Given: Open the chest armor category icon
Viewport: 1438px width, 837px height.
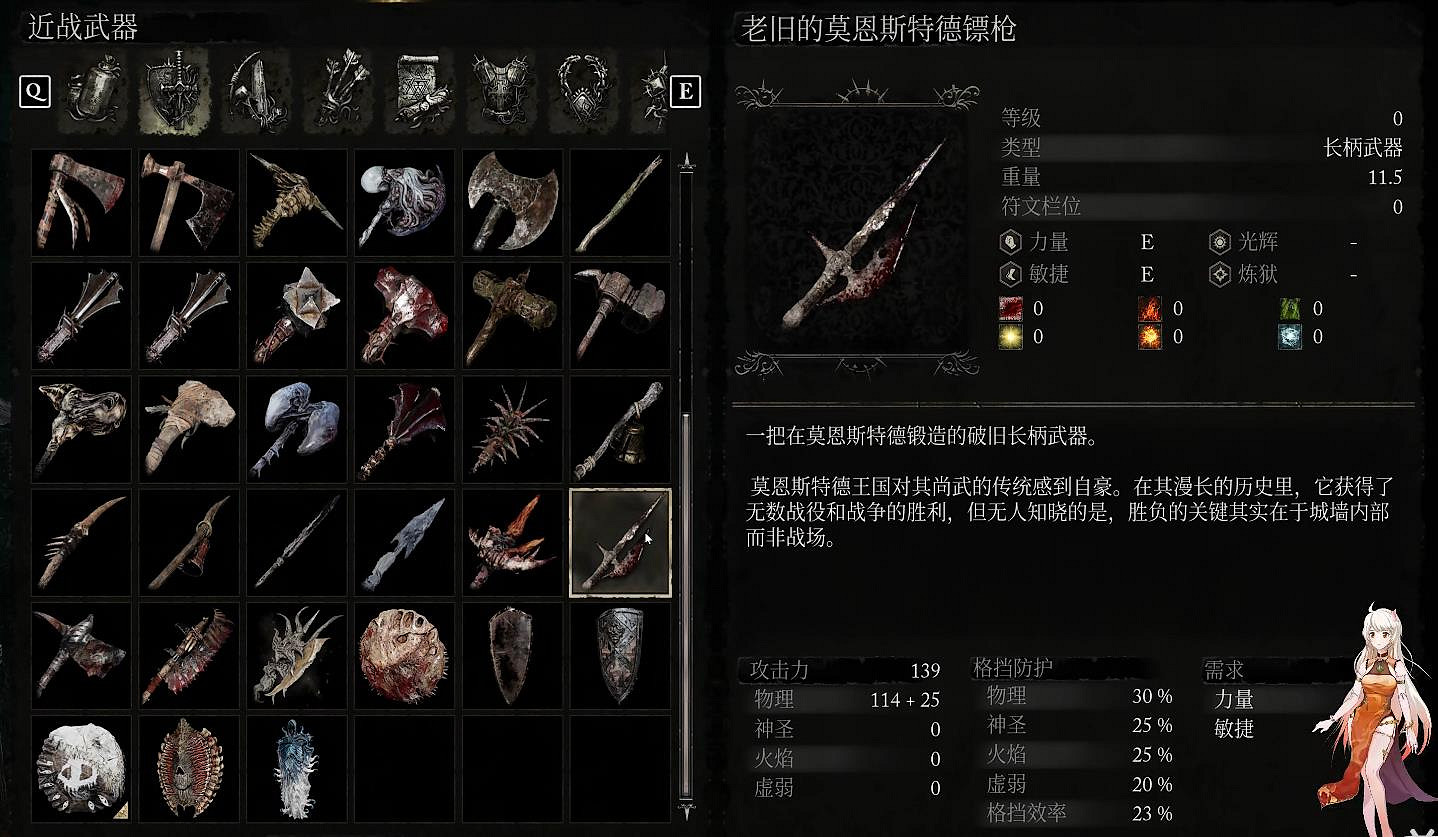Looking at the screenshot, I should pyautogui.click(x=502, y=92).
